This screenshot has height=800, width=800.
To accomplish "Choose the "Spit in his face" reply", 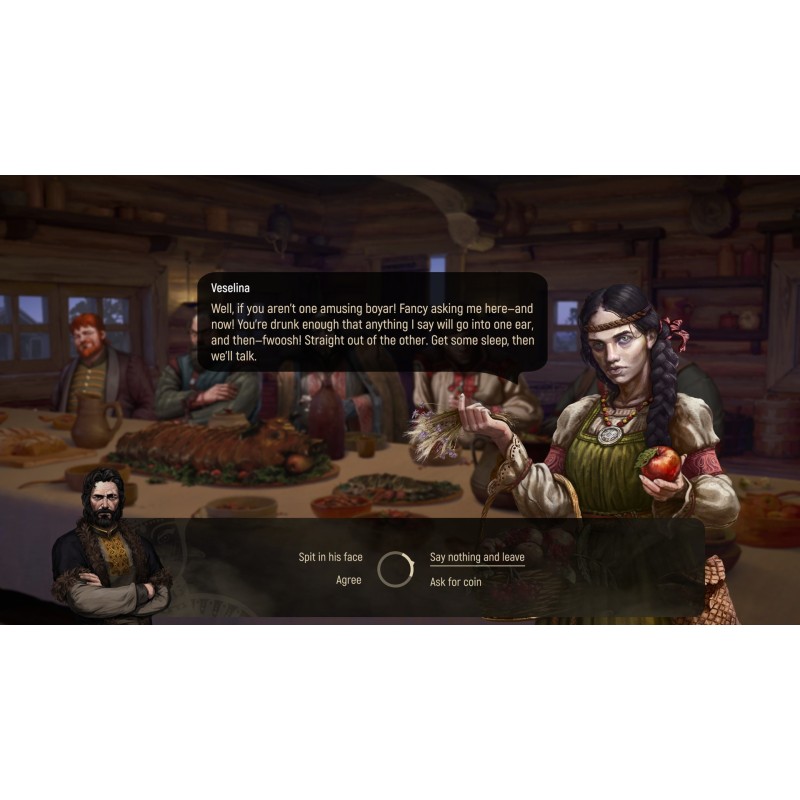I will pos(330,557).
